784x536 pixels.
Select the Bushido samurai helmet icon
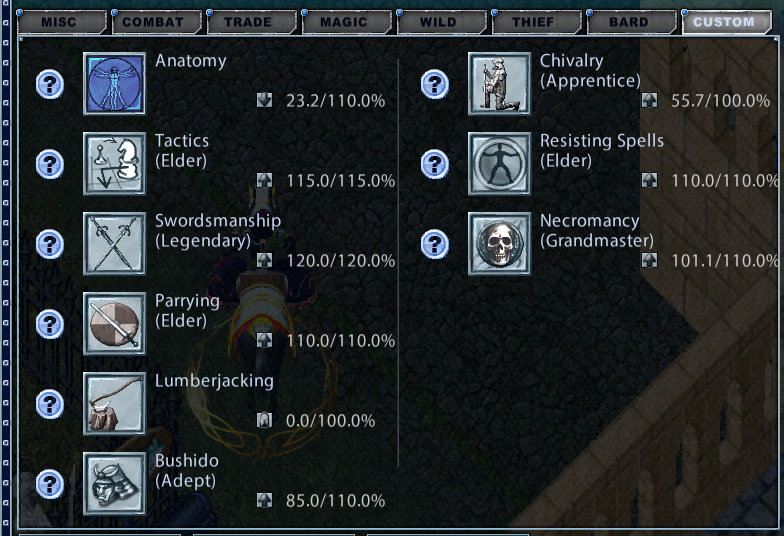click(x=114, y=484)
